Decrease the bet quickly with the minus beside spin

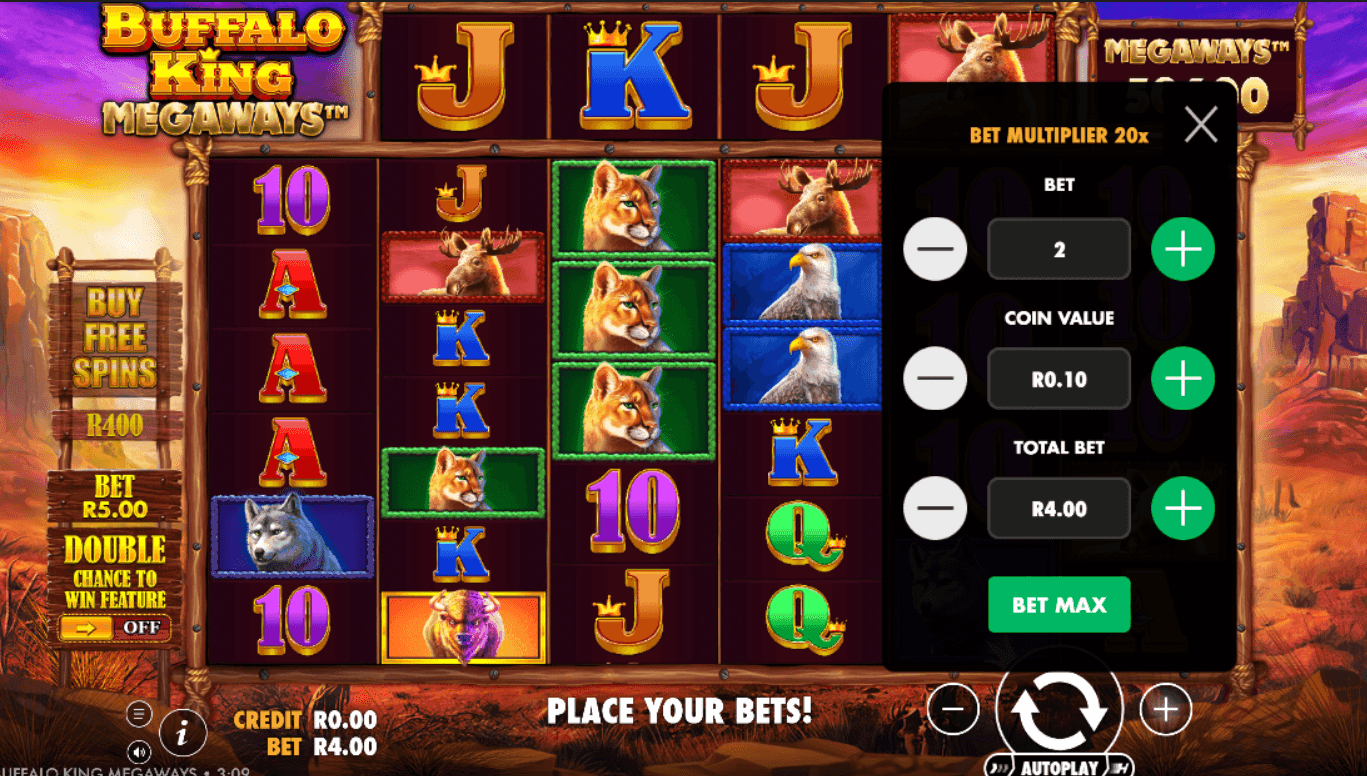coord(953,709)
